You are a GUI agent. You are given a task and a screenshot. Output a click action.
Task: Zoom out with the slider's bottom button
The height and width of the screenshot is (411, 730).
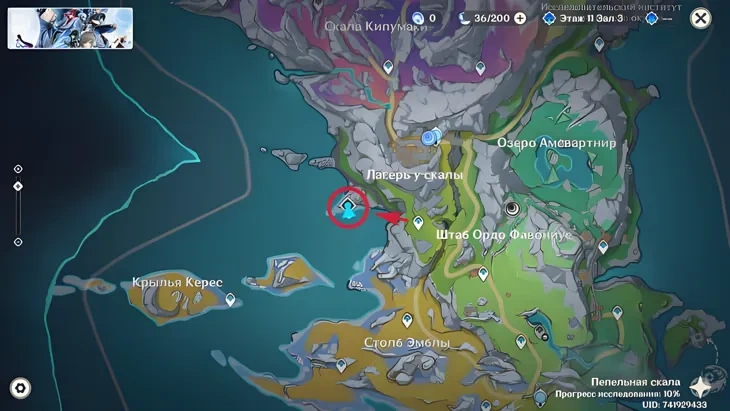[x=18, y=242]
